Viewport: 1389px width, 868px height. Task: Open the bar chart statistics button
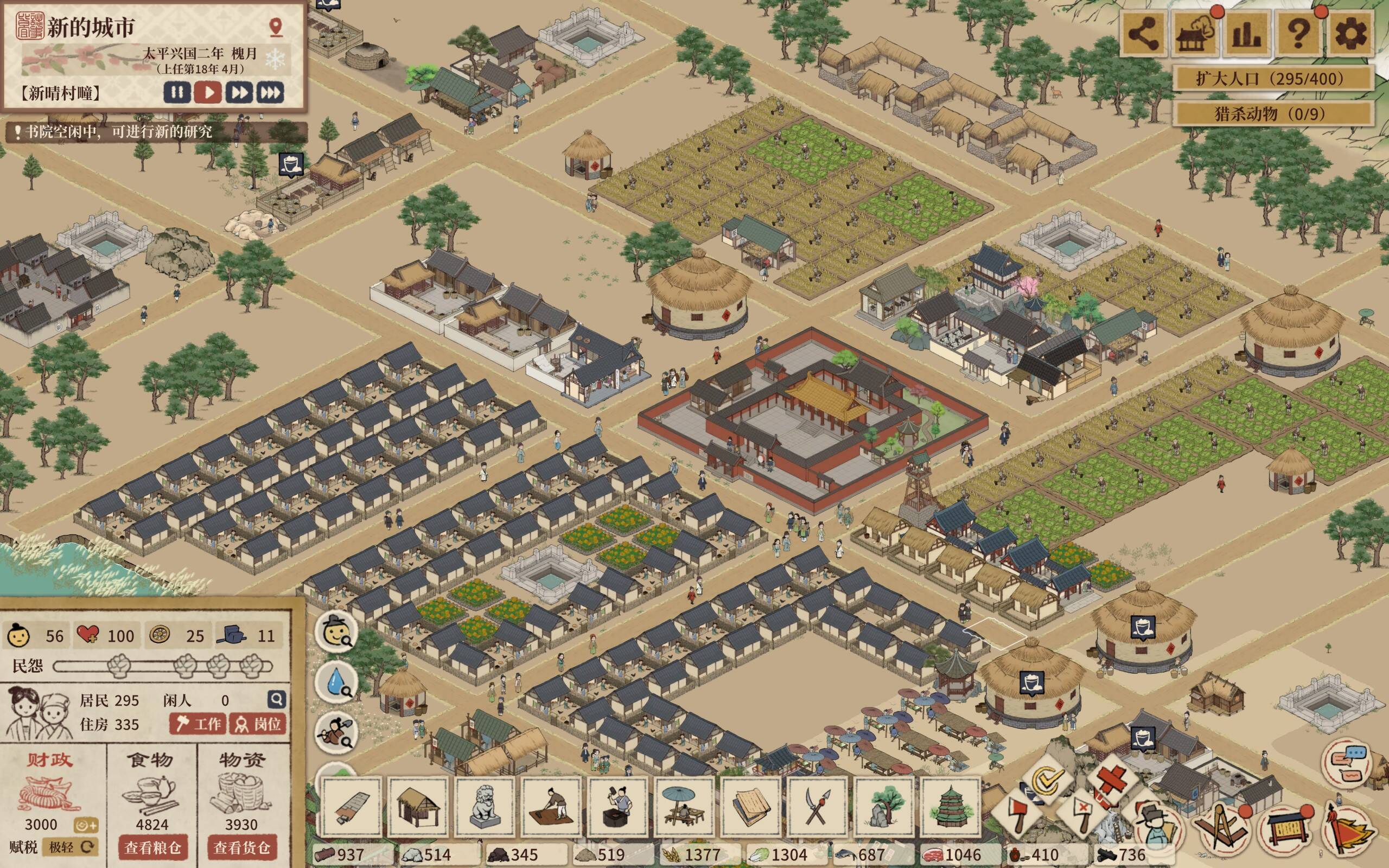[1247, 34]
